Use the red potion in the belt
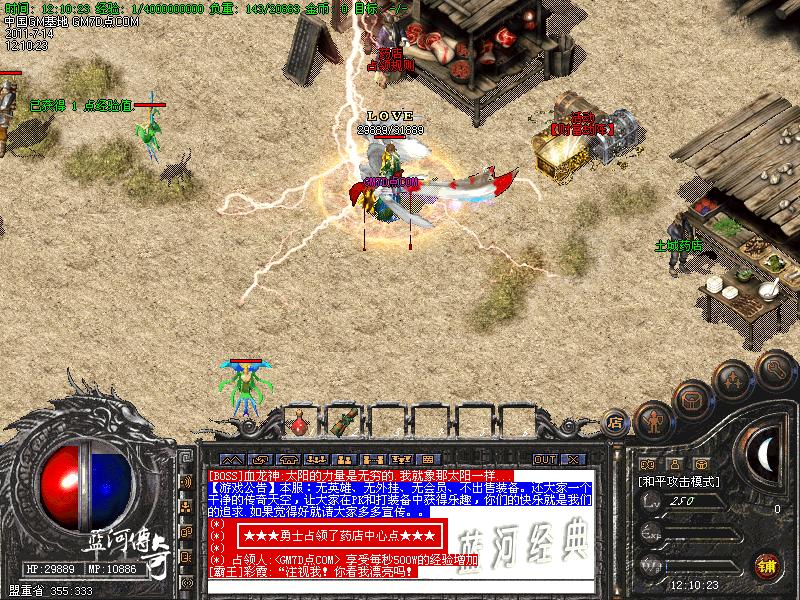800x600 pixels. pos(299,423)
